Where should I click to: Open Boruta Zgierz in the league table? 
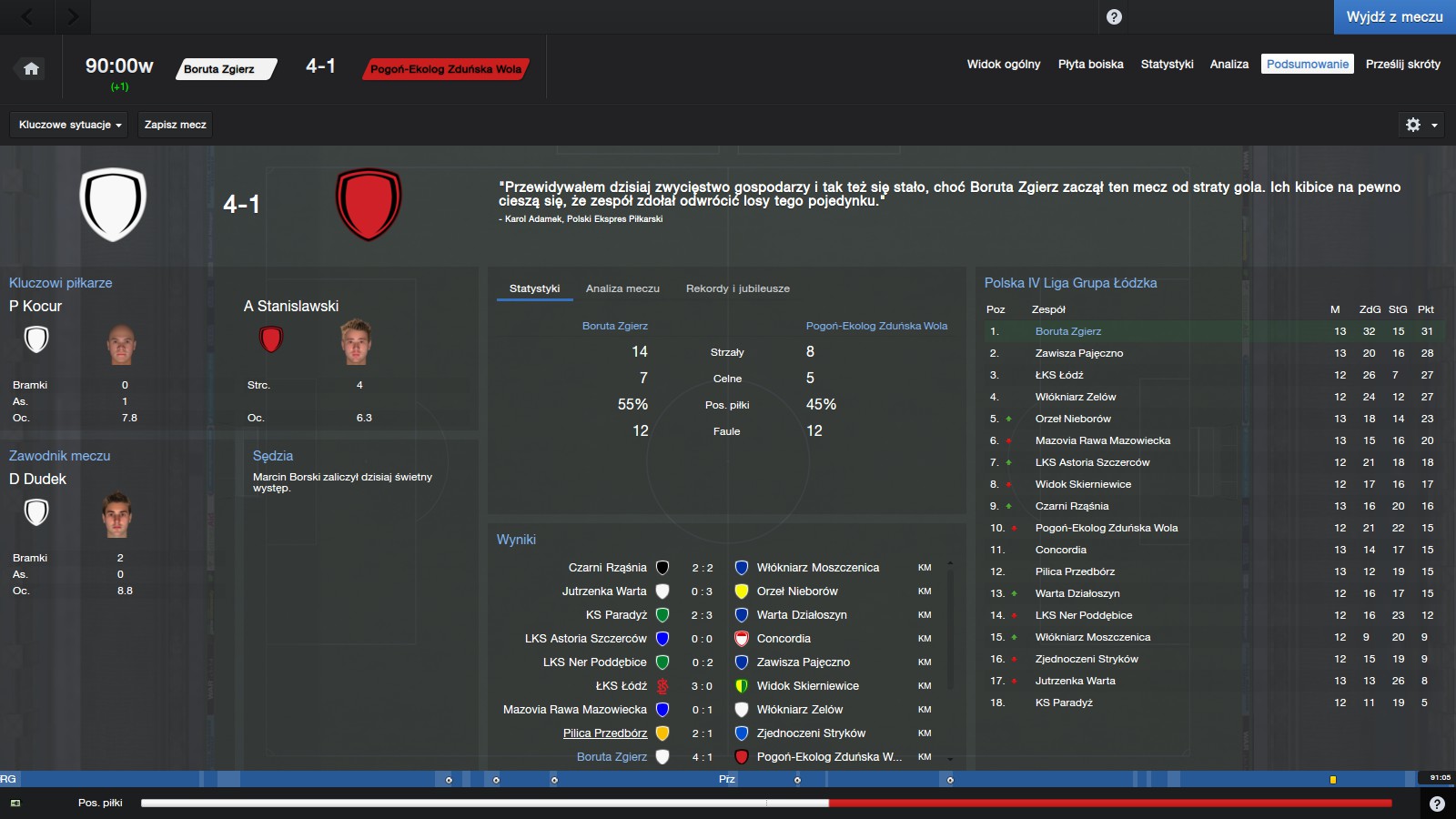[x=1067, y=331]
